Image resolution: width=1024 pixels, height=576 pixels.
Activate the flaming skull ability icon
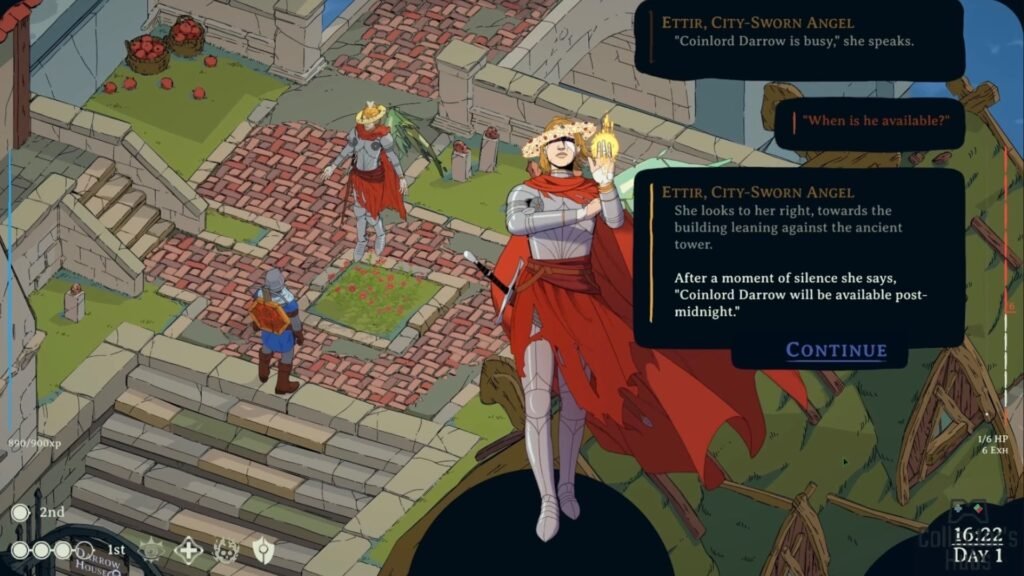(x=226, y=549)
